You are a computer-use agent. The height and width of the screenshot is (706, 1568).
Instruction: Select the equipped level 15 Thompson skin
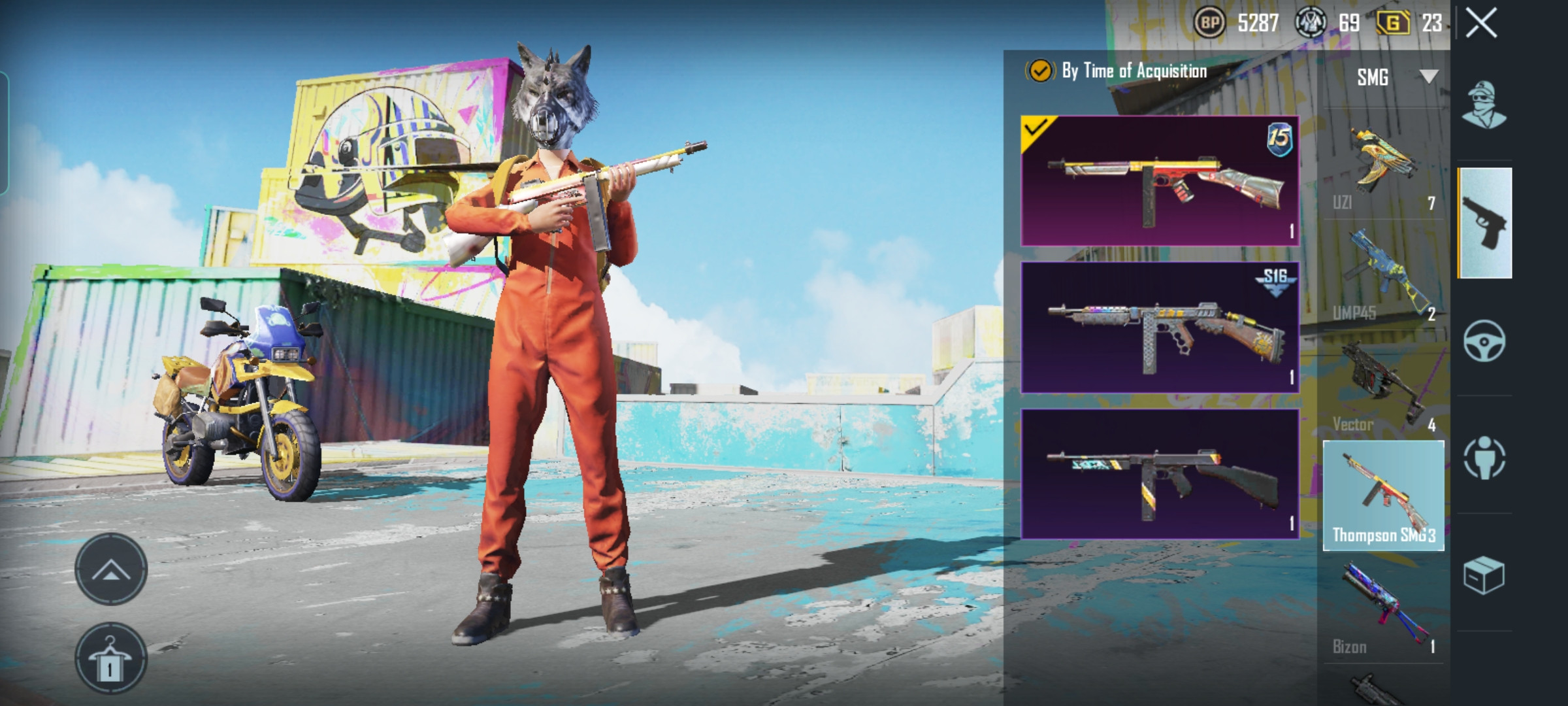coord(1160,181)
